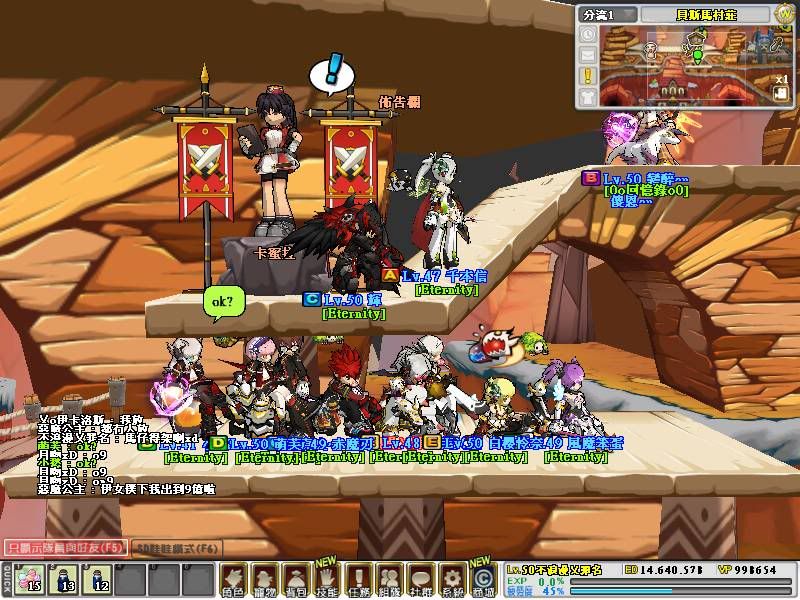The image size is (800, 600).
Task: Open the world map compass button
Action: 783,14
